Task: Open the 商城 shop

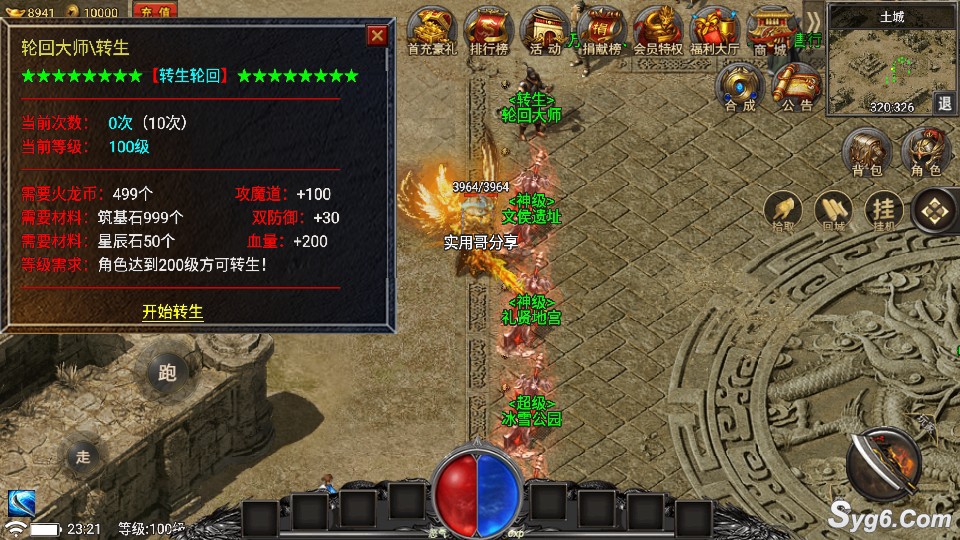Action: 769,30
